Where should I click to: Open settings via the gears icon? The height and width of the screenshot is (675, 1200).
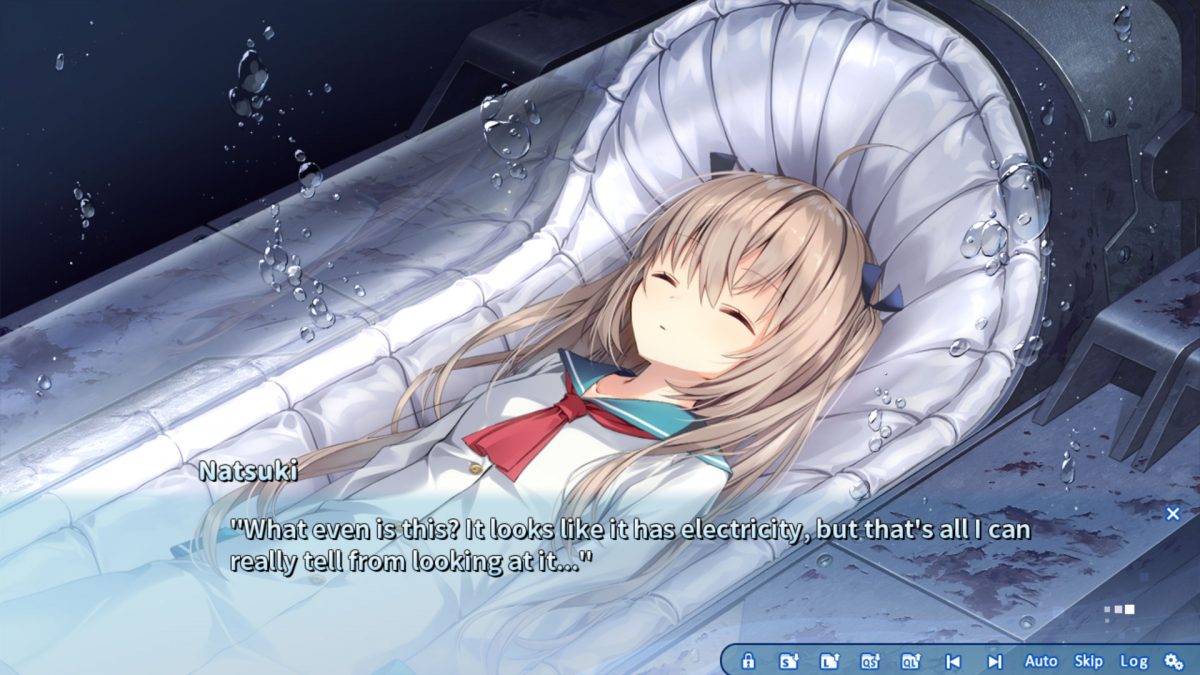click(1174, 661)
